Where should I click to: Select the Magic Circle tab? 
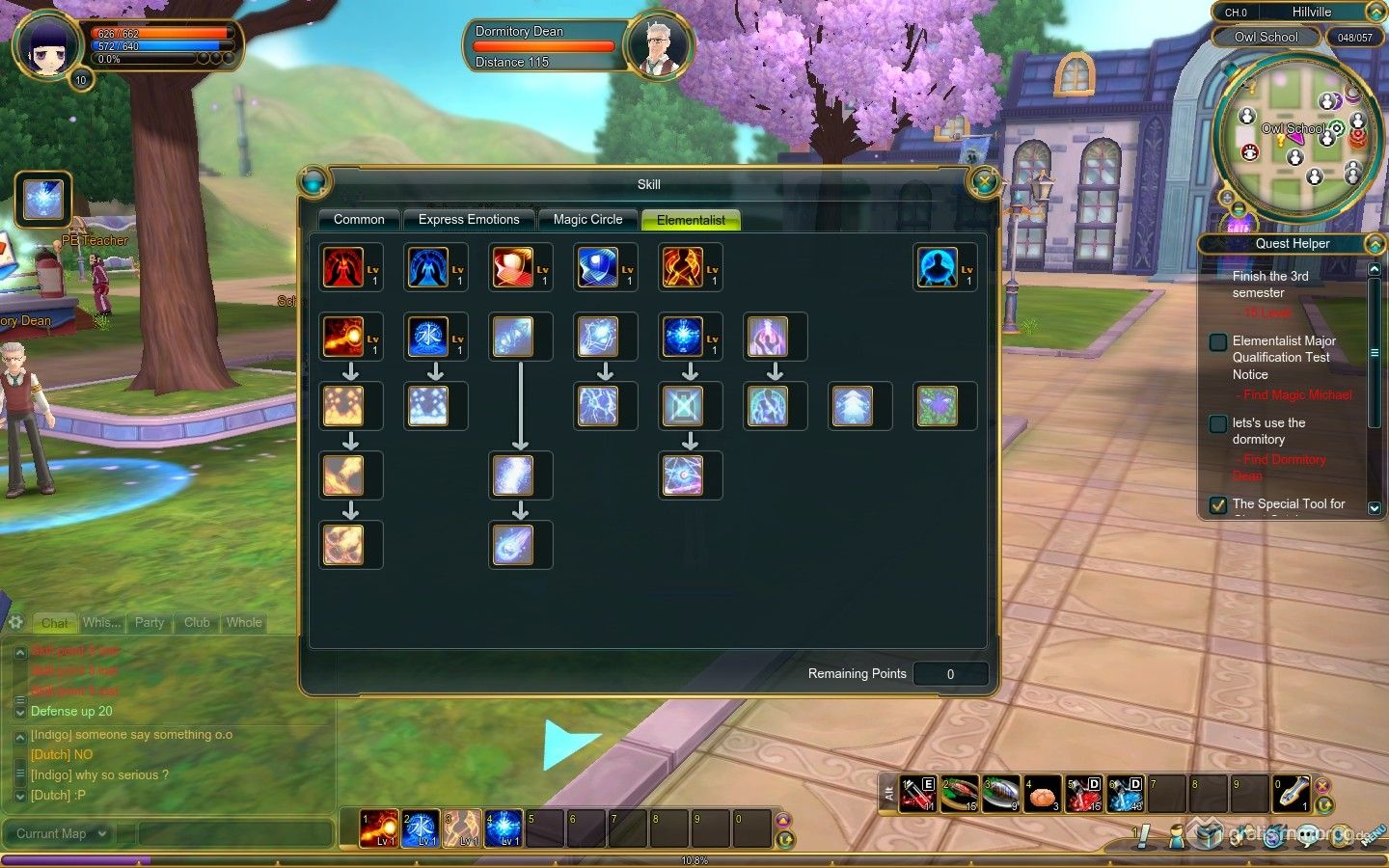[x=587, y=220]
